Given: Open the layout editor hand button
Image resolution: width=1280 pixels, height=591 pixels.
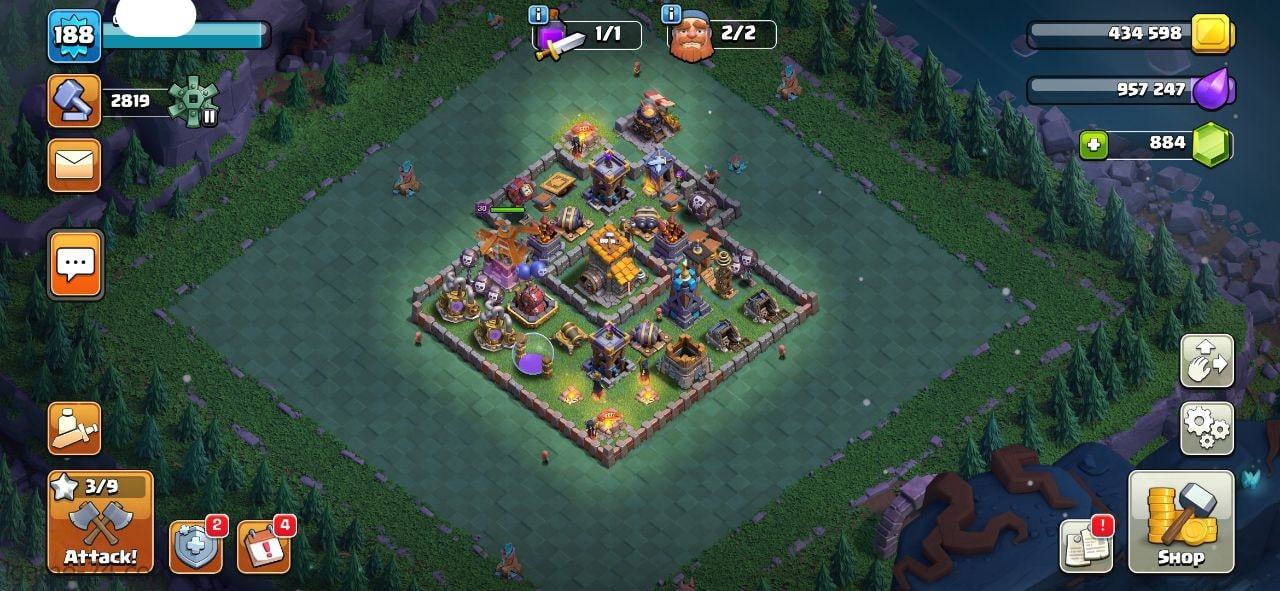Looking at the screenshot, I should pyautogui.click(x=1207, y=361).
